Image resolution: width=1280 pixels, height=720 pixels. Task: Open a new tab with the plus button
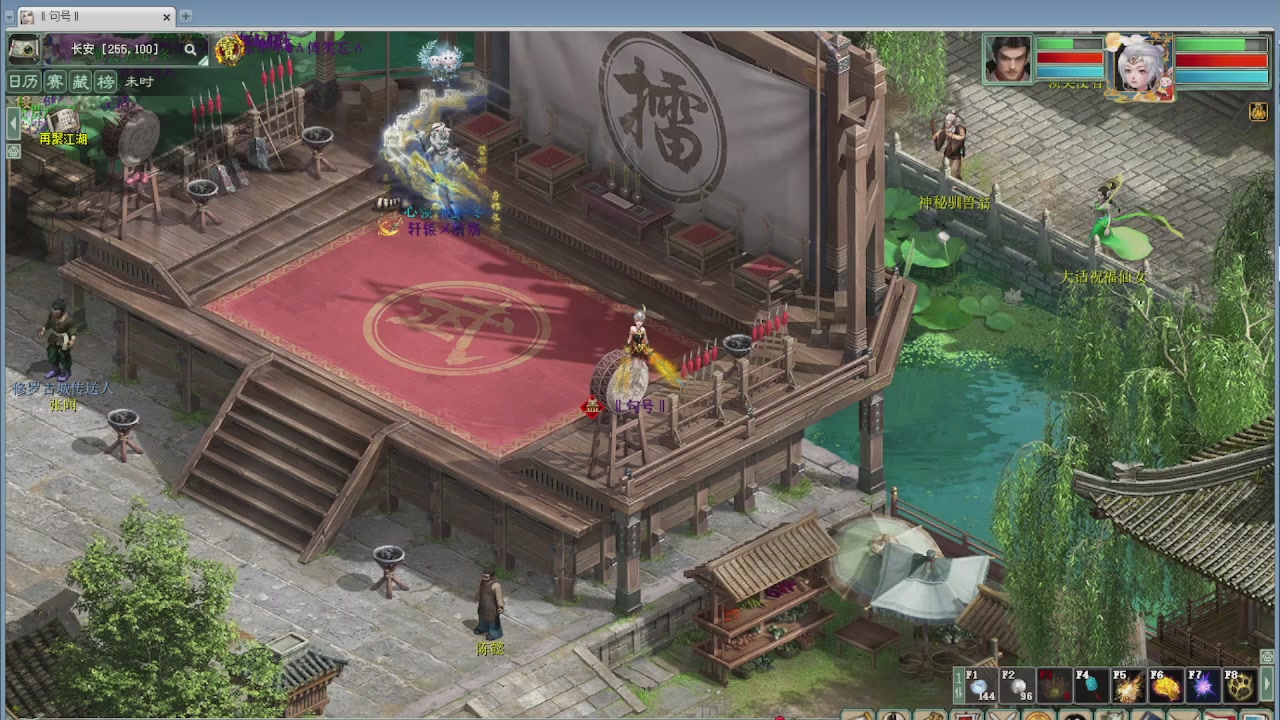click(186, 16)
